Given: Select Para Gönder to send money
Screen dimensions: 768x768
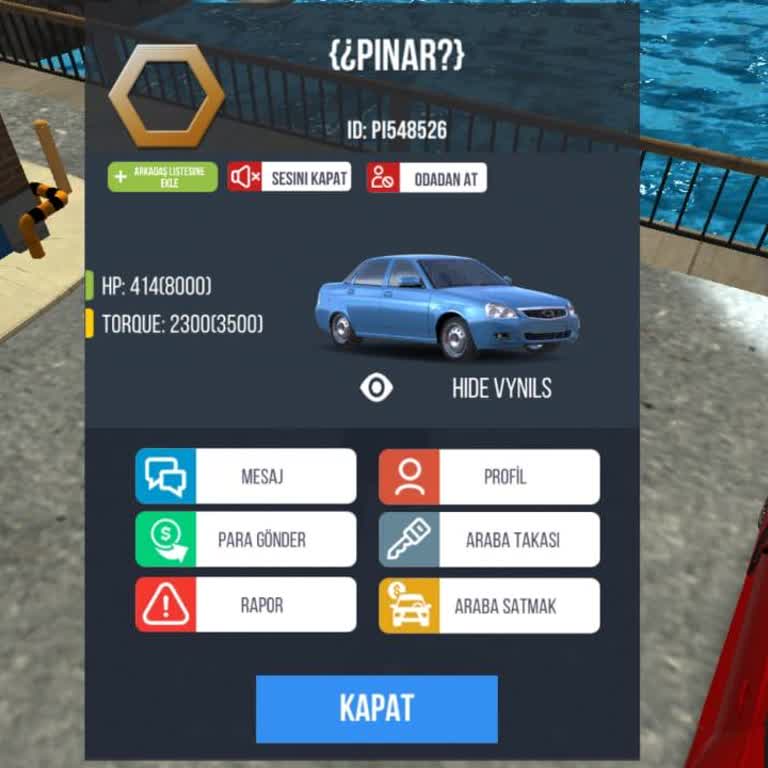Looking at the screenshot, I should tap(246, 540).
